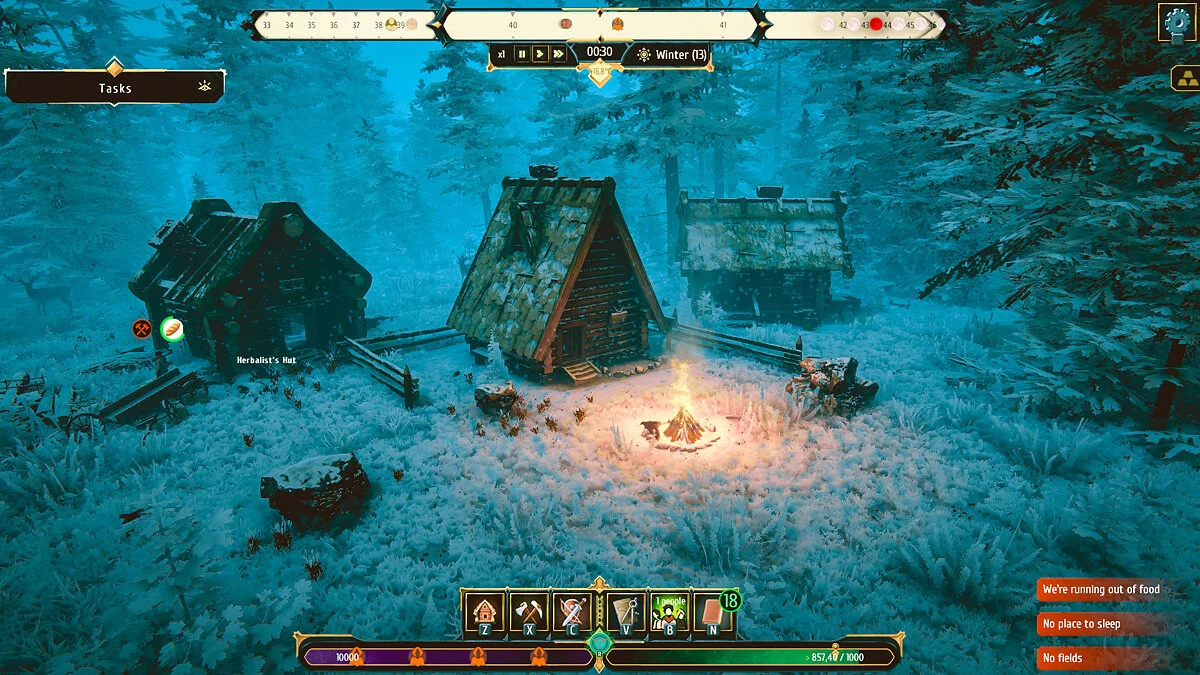This screenshot has height=675, width=1200.
Task: Open the blueprint and compass planning tool
Action: 626,612
